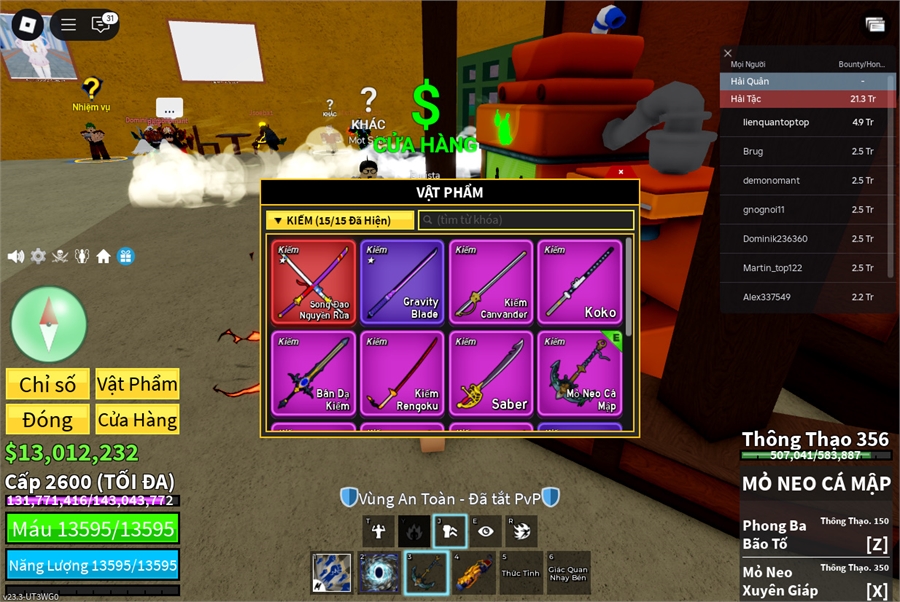This screenshot has height=602, width=900.
Task: Open the gear settings icon
Action: [38, 256]
